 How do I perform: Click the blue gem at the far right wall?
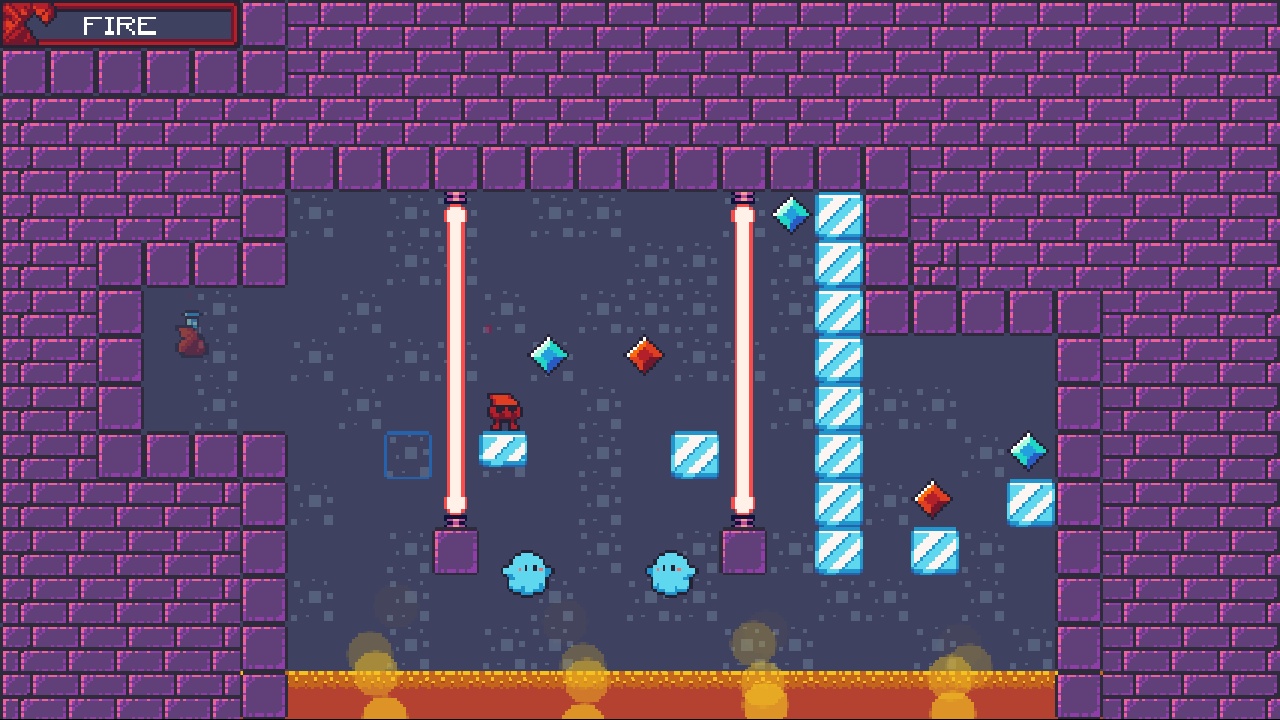coord(1027,451)
